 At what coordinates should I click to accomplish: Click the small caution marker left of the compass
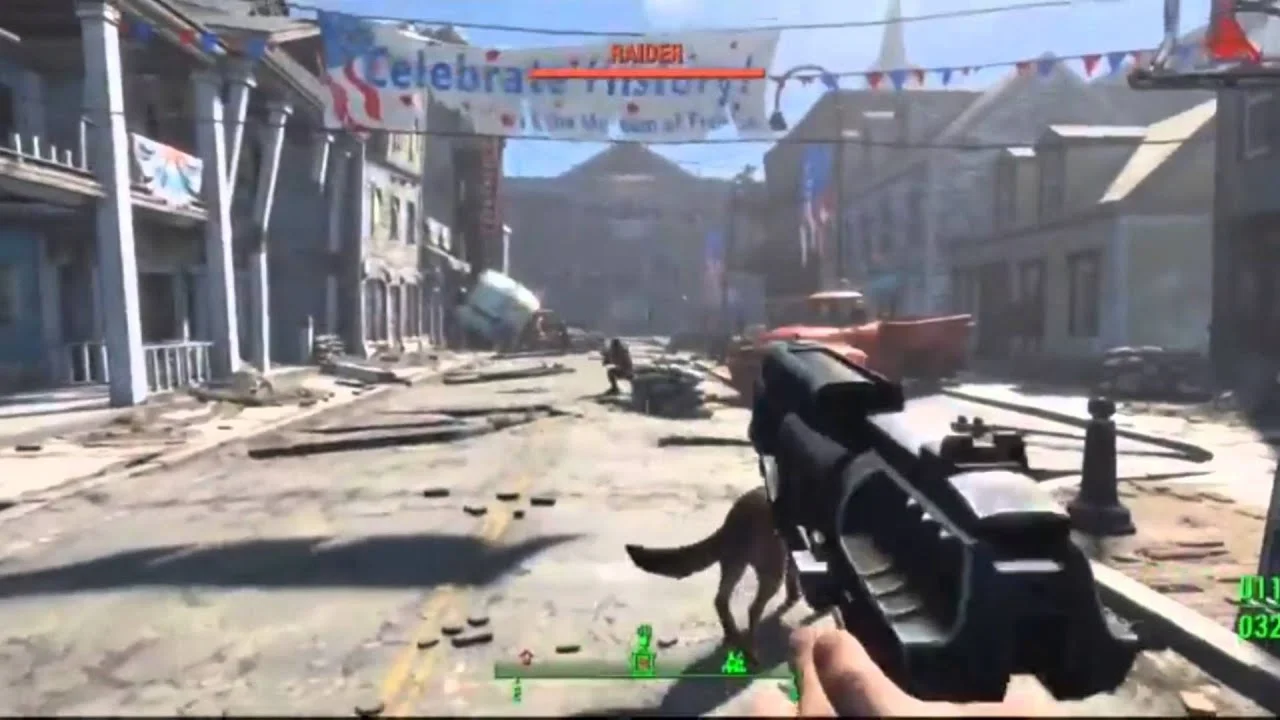coord(526,658)
